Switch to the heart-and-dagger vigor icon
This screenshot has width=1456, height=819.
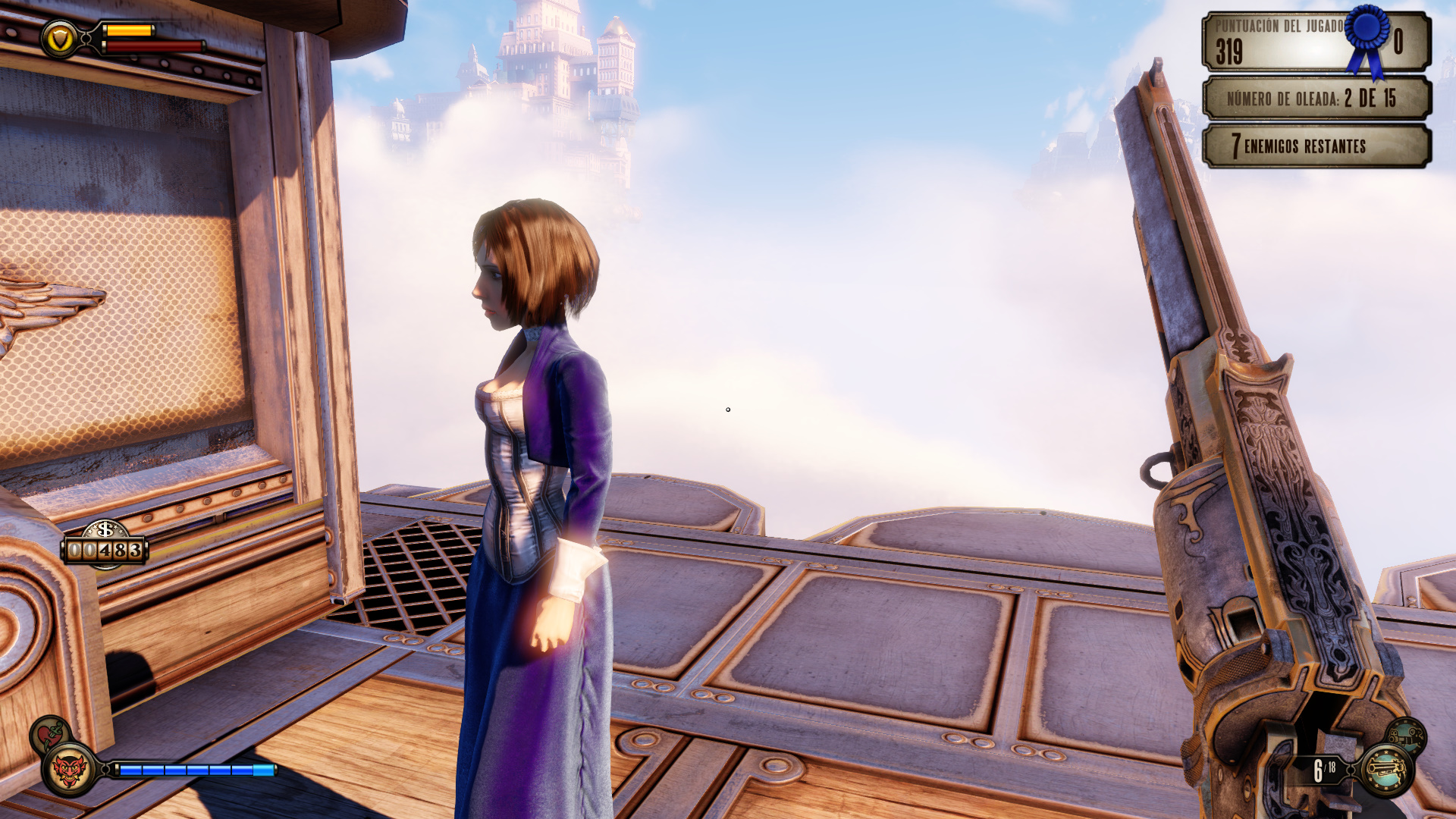point(50,733)
